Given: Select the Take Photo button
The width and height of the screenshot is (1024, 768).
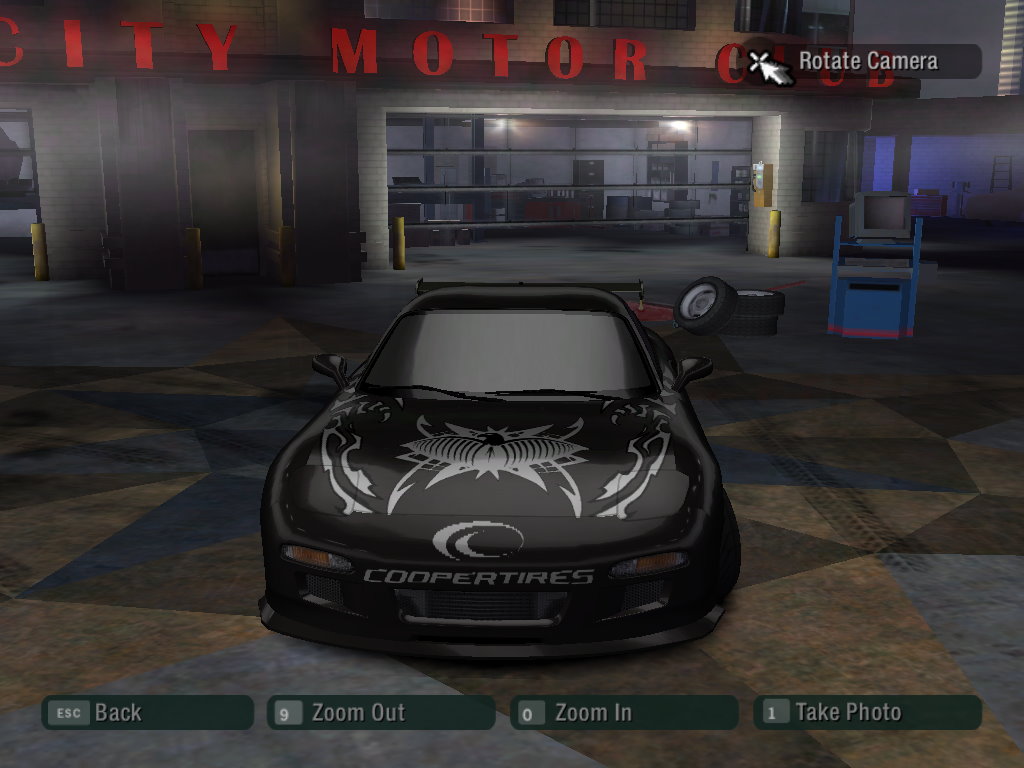Looking at the screenshot, I should (x=867, y=713).
